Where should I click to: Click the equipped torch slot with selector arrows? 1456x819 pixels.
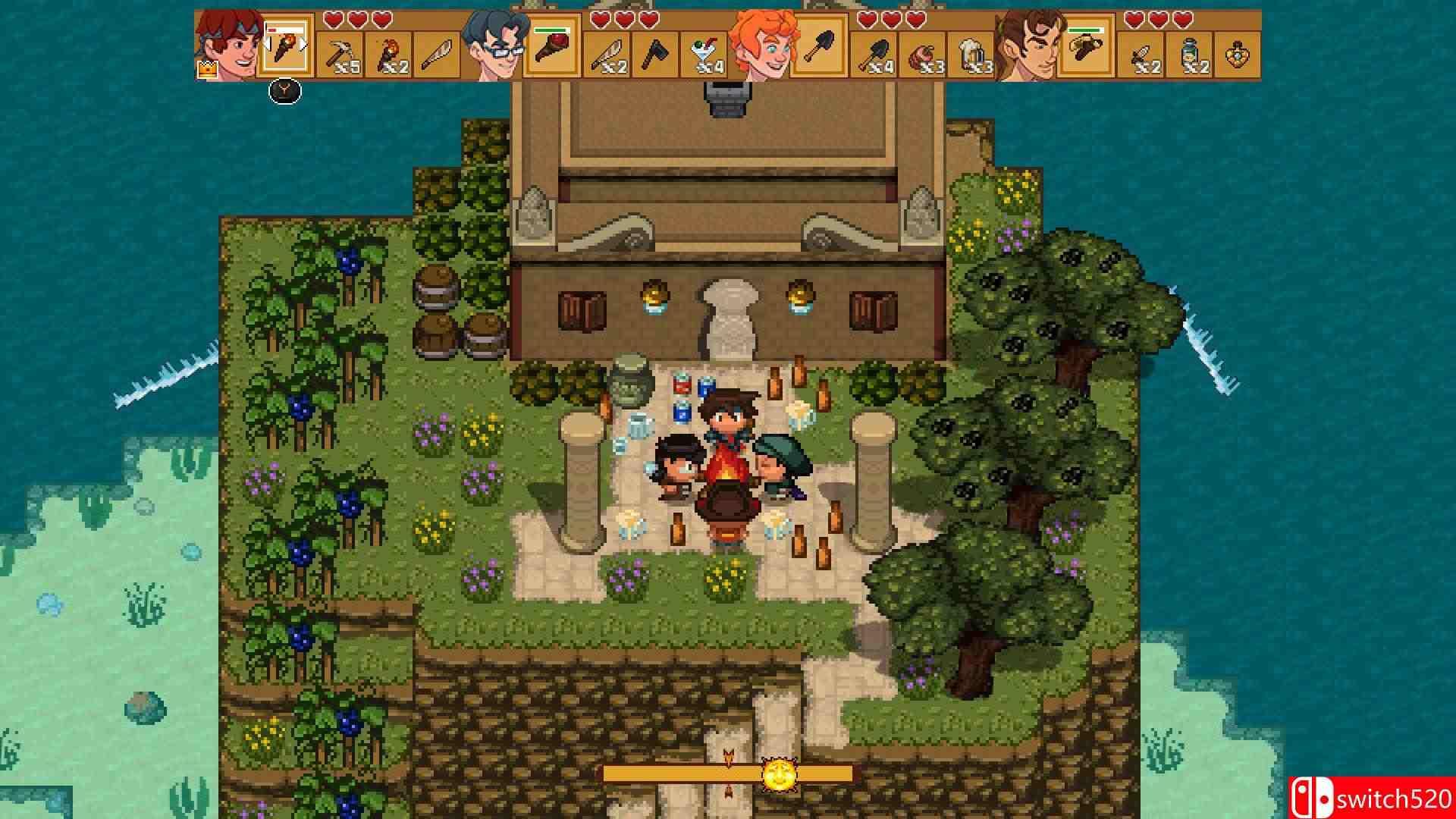(x=286, y=47)
